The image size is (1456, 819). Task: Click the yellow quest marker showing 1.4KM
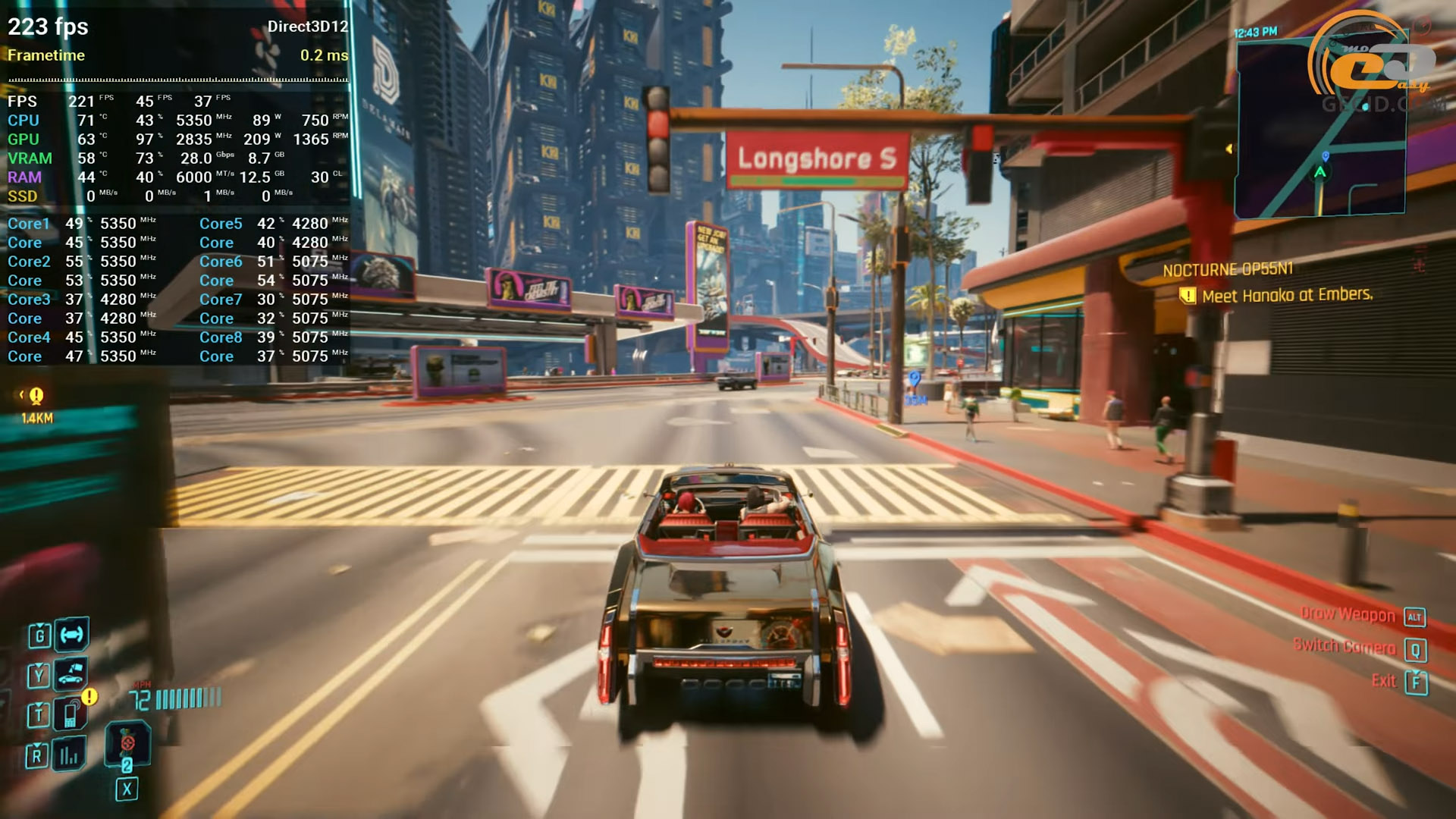pos(36,396)
